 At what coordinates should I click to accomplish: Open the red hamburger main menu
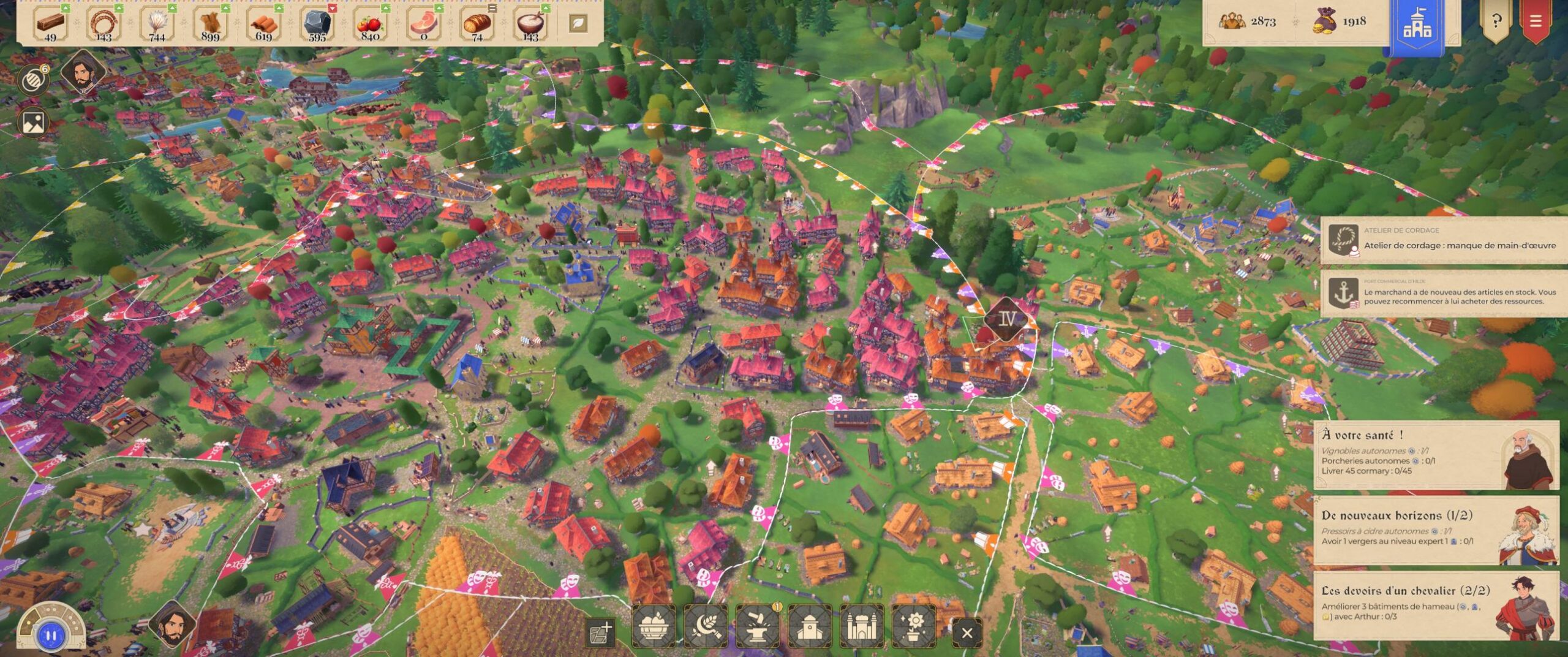pyautogui.click(x=1536, y=21)
